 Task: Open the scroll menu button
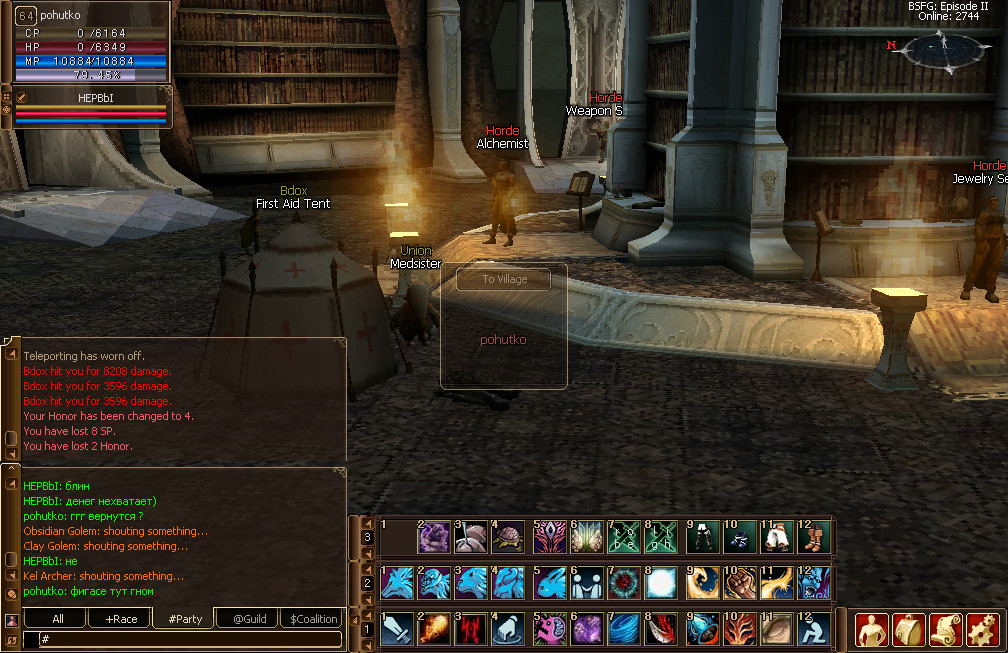[x=945, y=629]
